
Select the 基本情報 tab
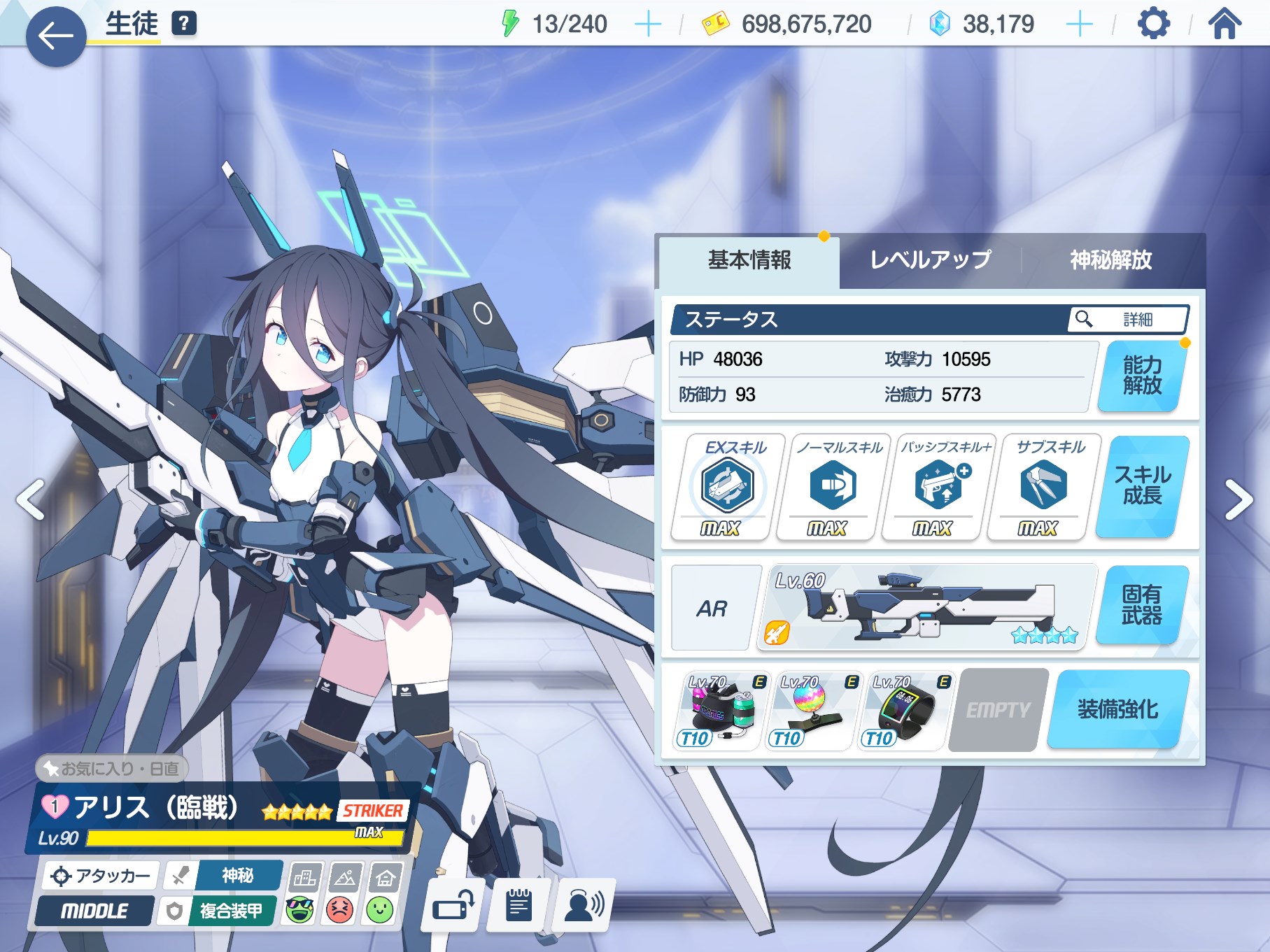tap(749, 260)
